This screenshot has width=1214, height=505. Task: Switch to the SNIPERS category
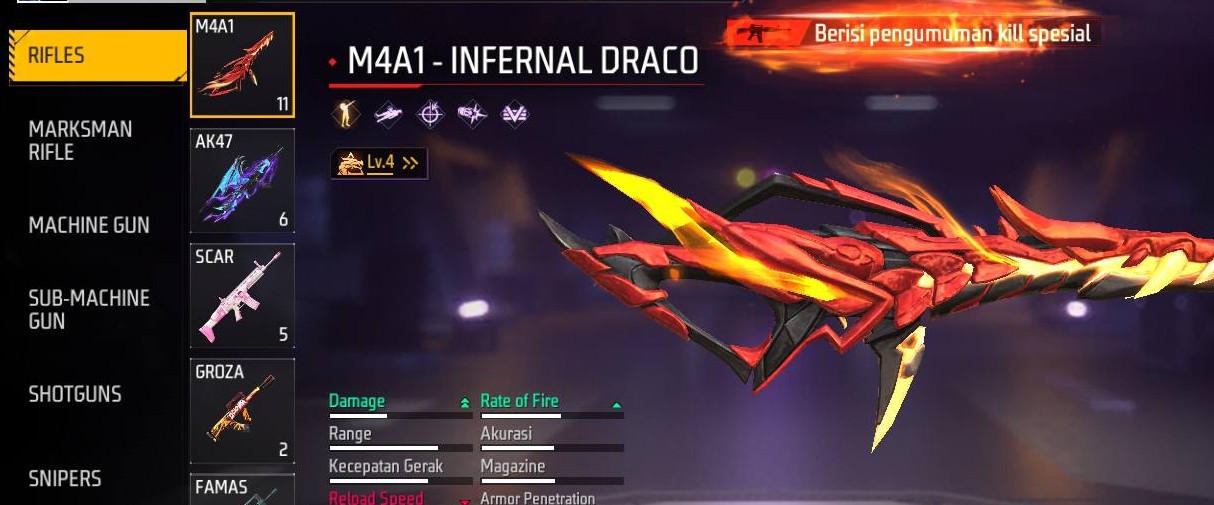[65, 479]
